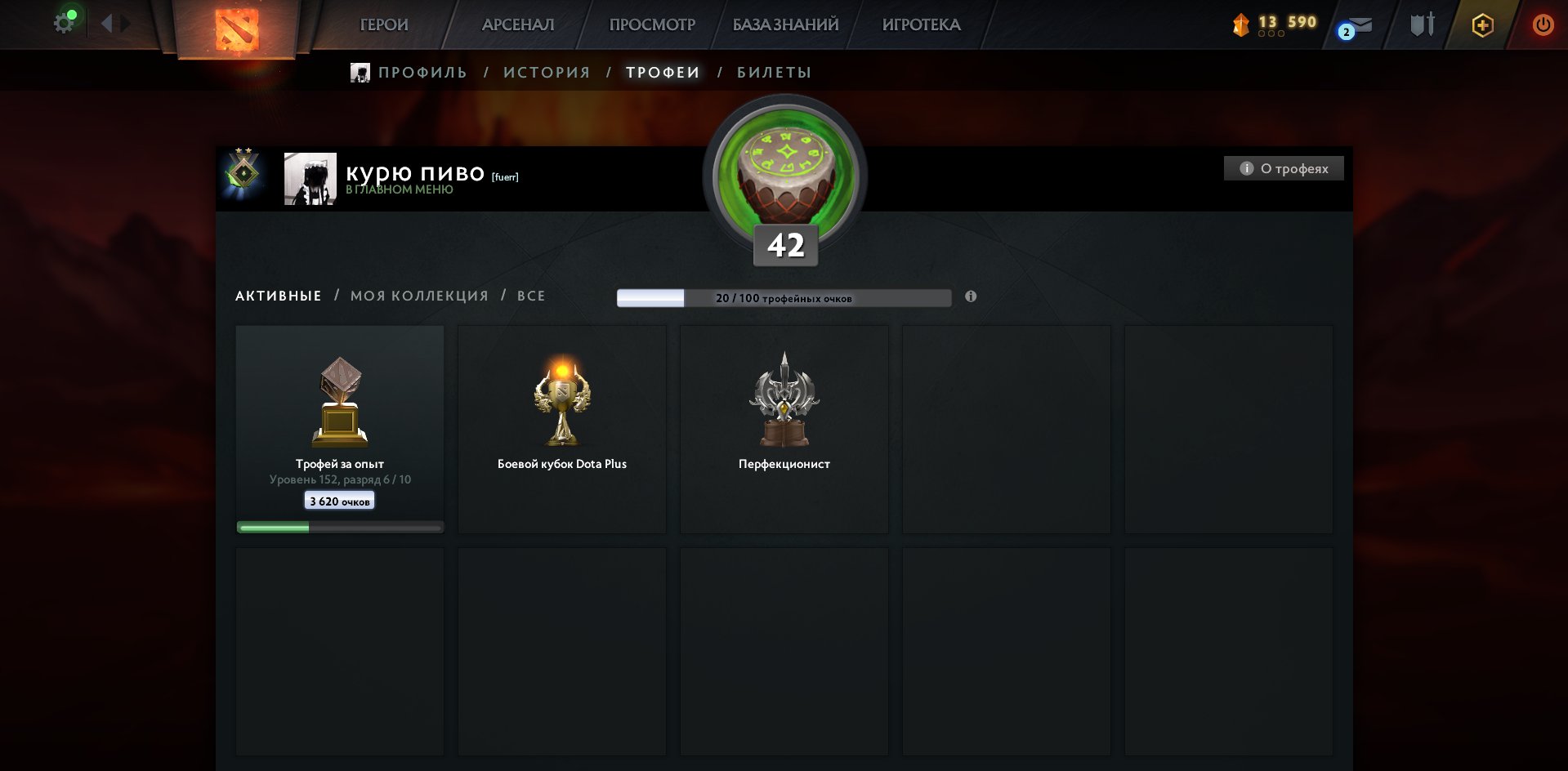Switch to the АКТИВНЫЕ filter
Viewport: 1568px width, 771px height.
click(277, 296)
